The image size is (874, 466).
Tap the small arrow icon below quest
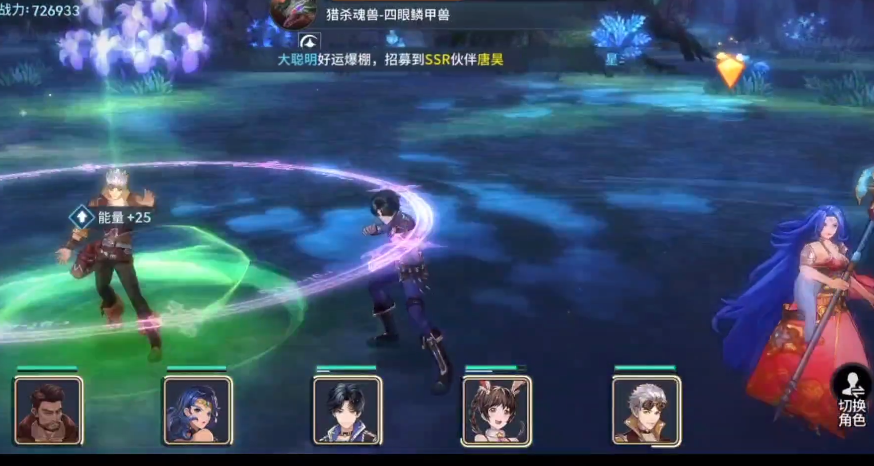click(x=310, y=41)
